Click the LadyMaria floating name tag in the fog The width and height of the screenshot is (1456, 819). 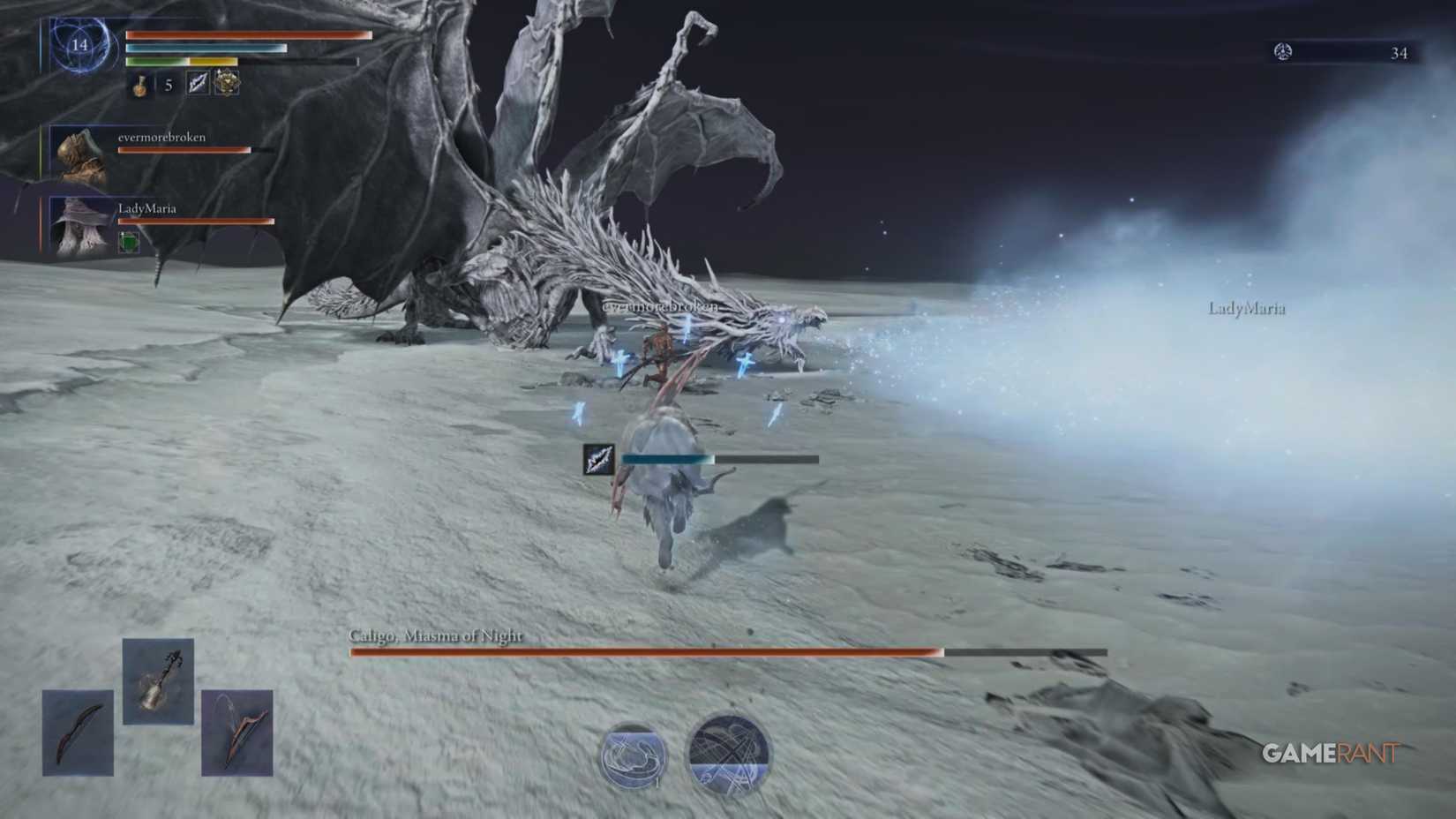pyautogui.click(x=1246, y=310)
